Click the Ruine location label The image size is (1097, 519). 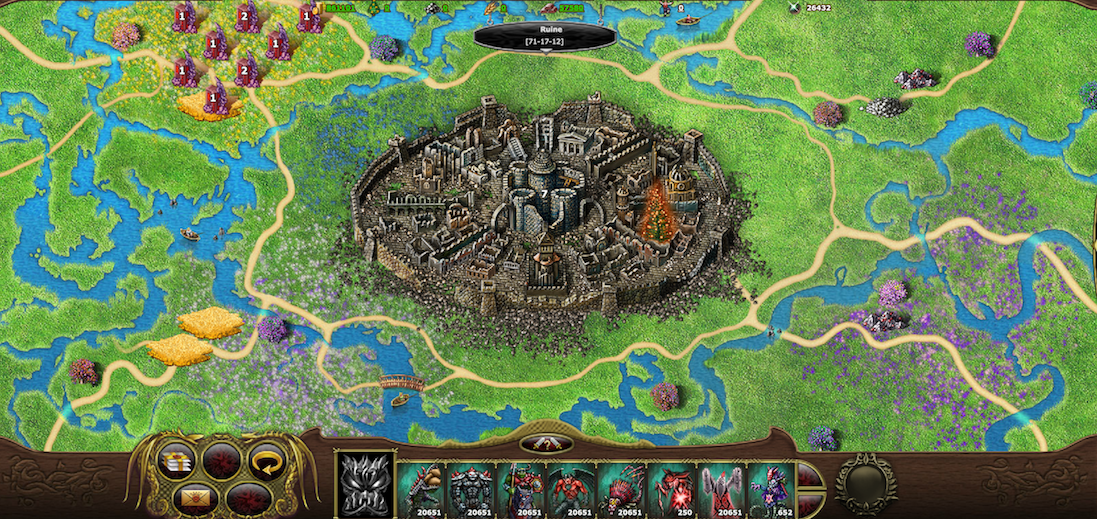point(546,36)
